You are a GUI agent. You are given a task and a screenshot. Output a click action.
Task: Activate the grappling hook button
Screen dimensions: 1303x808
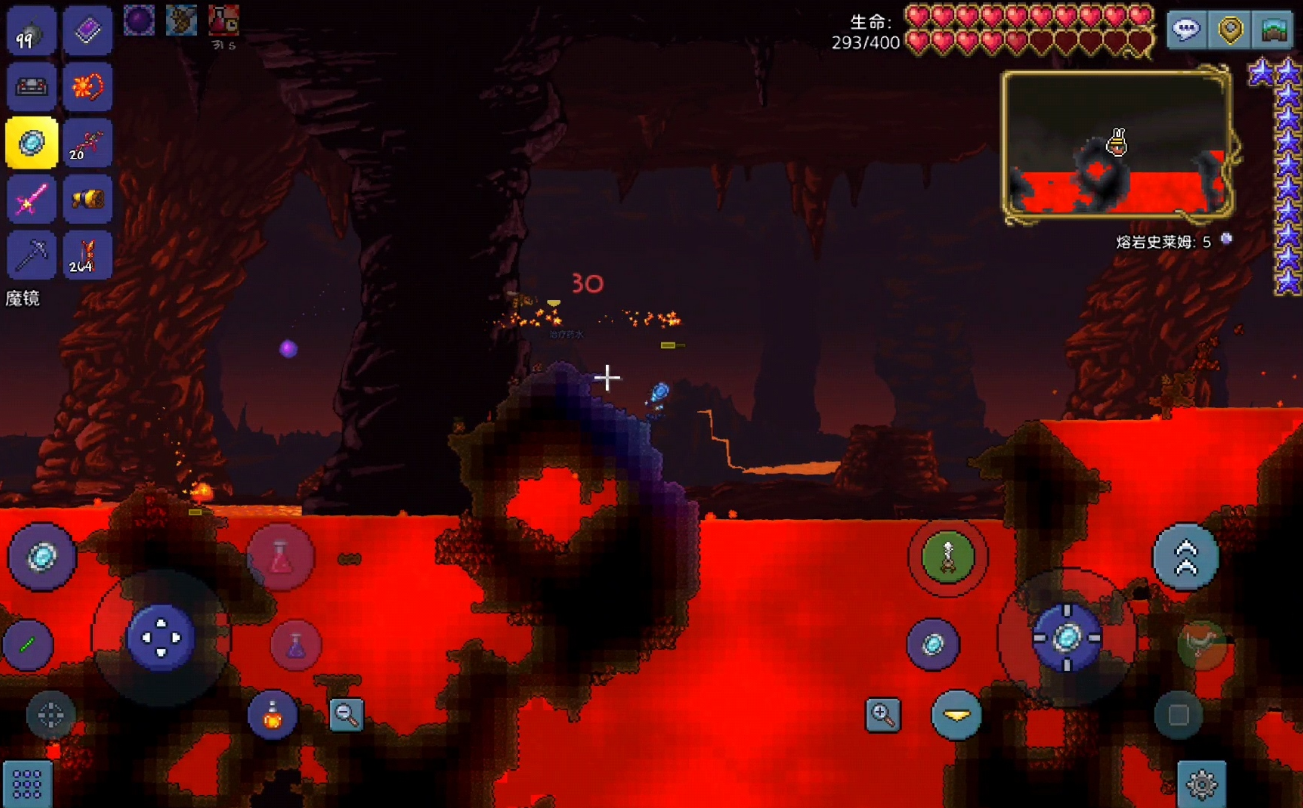[947, 558]
